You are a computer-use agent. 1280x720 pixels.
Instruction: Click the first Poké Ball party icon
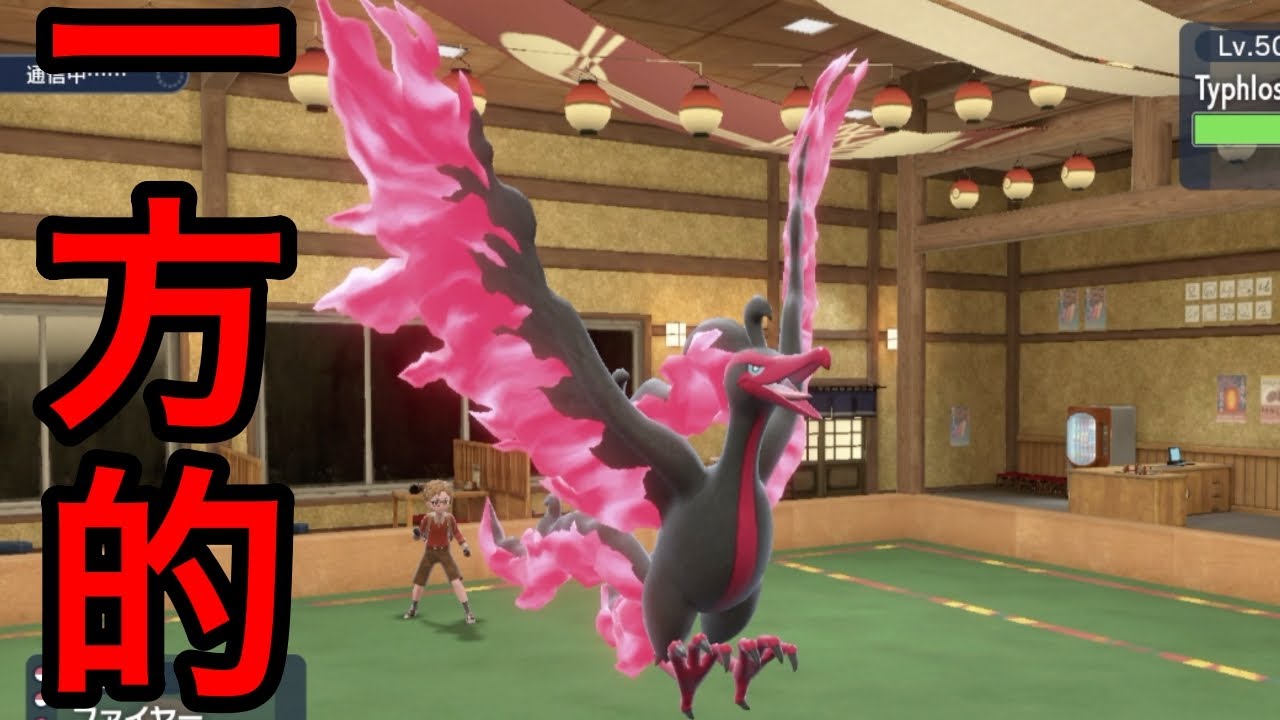[x=37, y=673]
